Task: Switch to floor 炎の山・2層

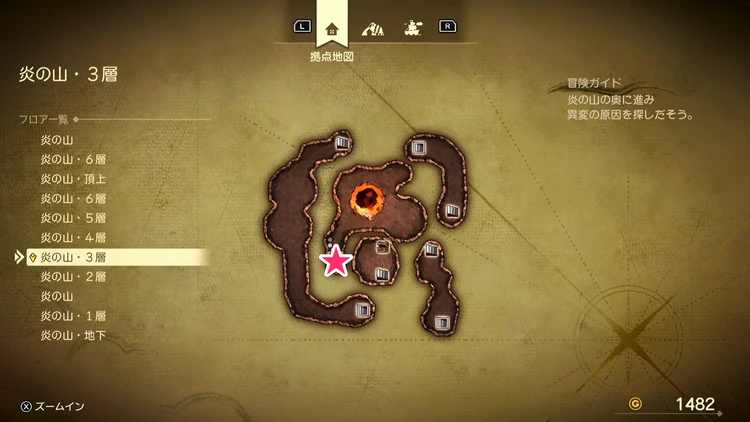Action: pos(74,276)
